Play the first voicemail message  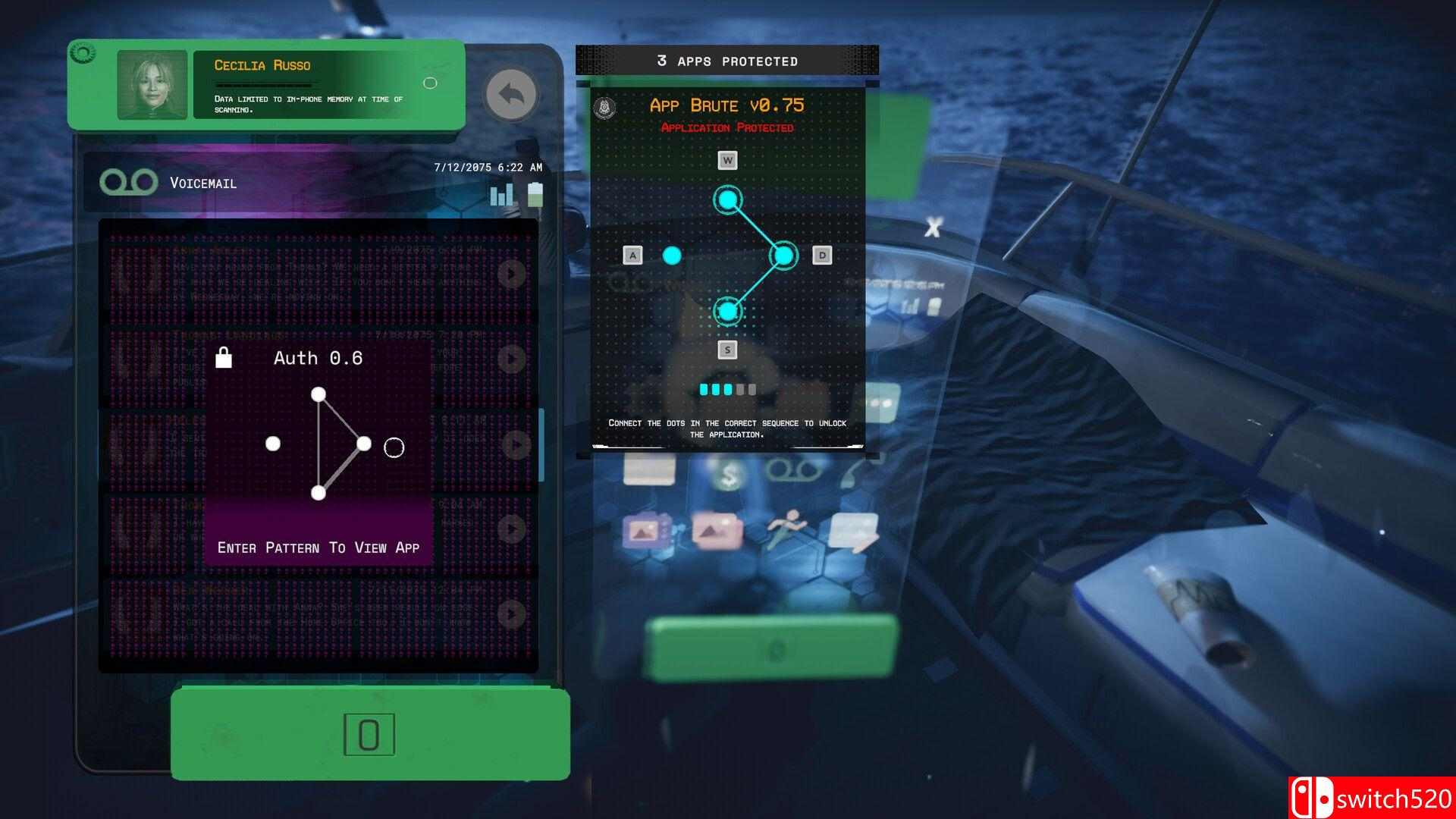point(514,274)
